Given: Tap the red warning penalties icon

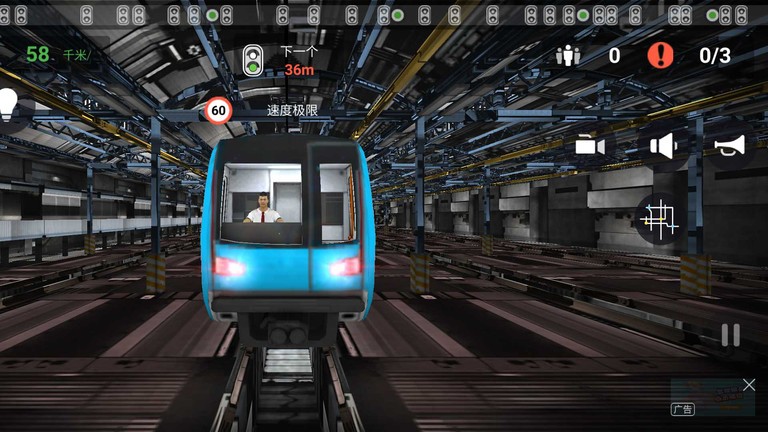Looking at the screenshot, I should (660, 55).
